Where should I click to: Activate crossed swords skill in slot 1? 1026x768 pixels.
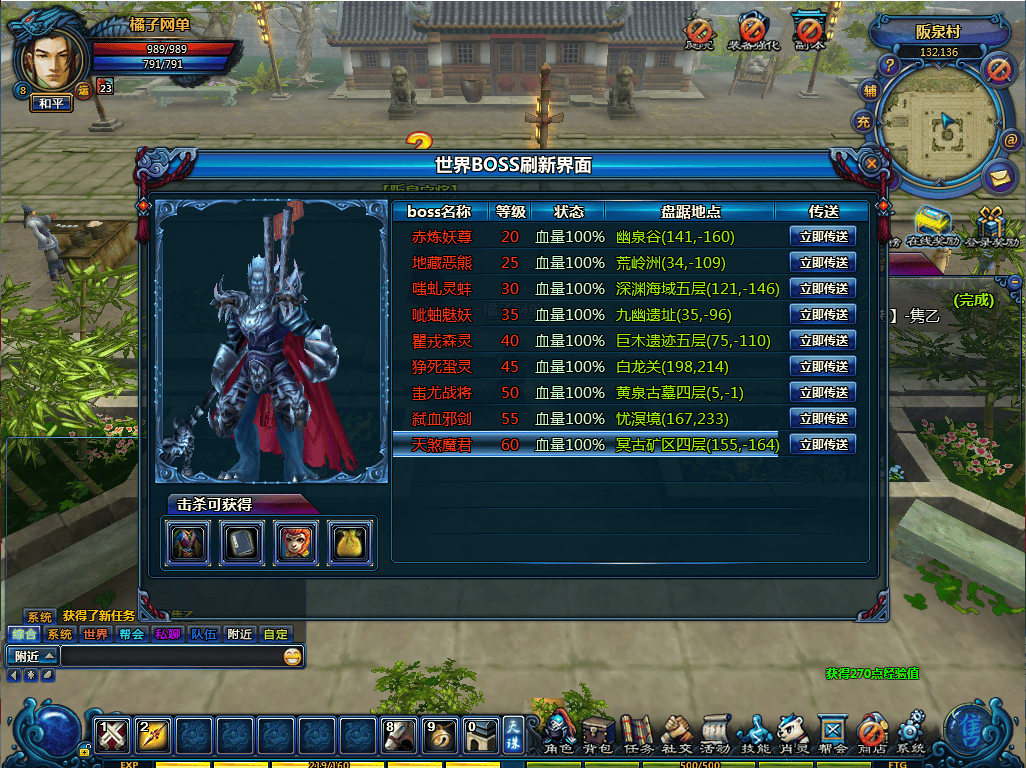tap(114, 735)
